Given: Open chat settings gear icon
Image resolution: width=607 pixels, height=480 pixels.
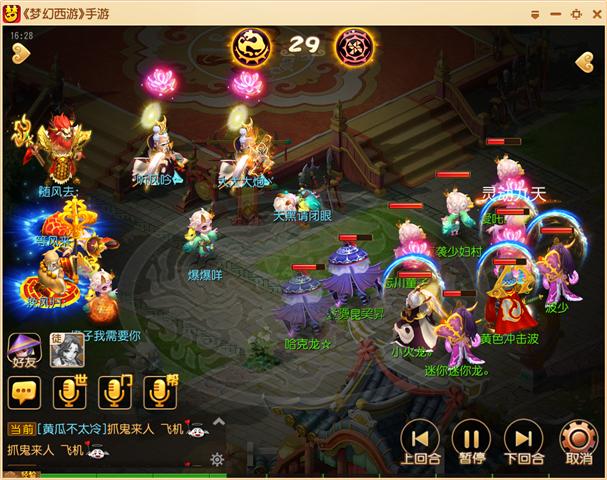Looking at the screenshot, I should coord(217,459).
